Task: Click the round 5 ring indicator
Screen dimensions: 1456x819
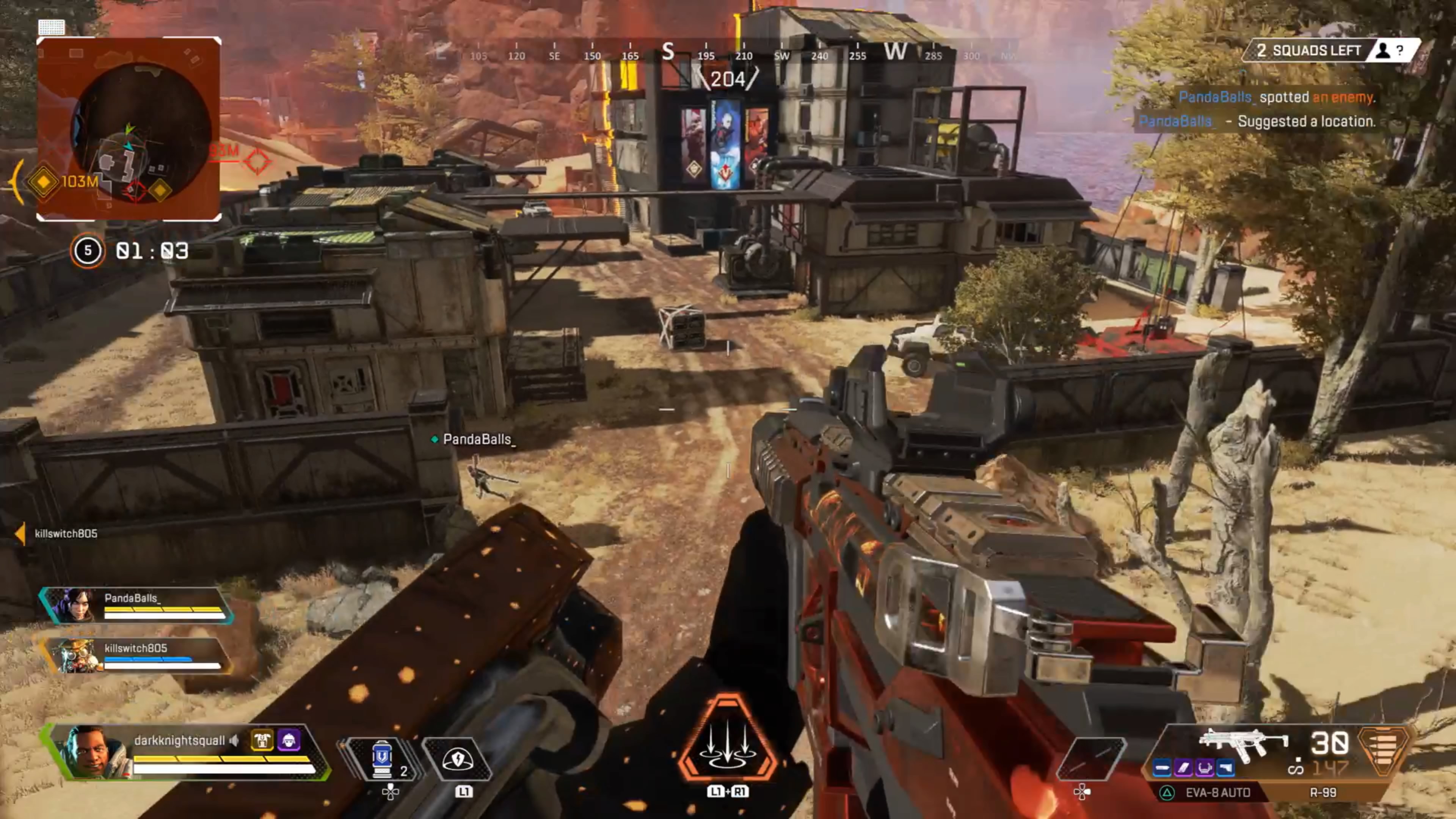Action: [88, 250]
